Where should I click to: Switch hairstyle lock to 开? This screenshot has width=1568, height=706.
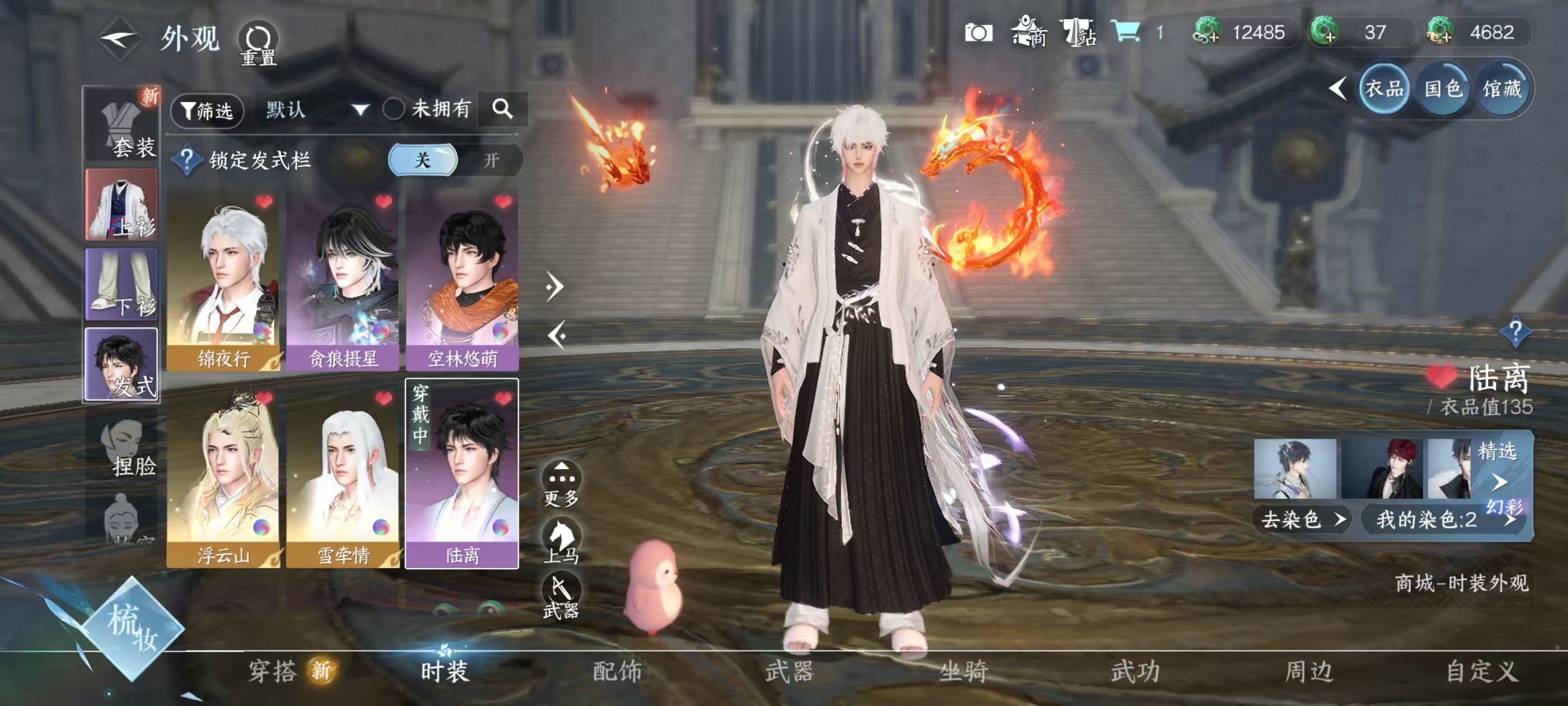[491, 160]
